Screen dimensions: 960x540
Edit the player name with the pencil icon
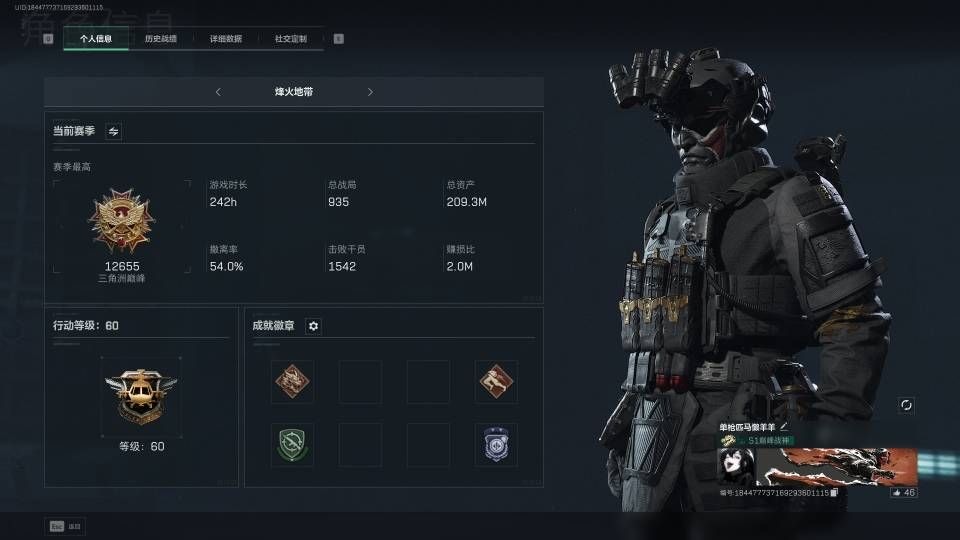[798, 427]
